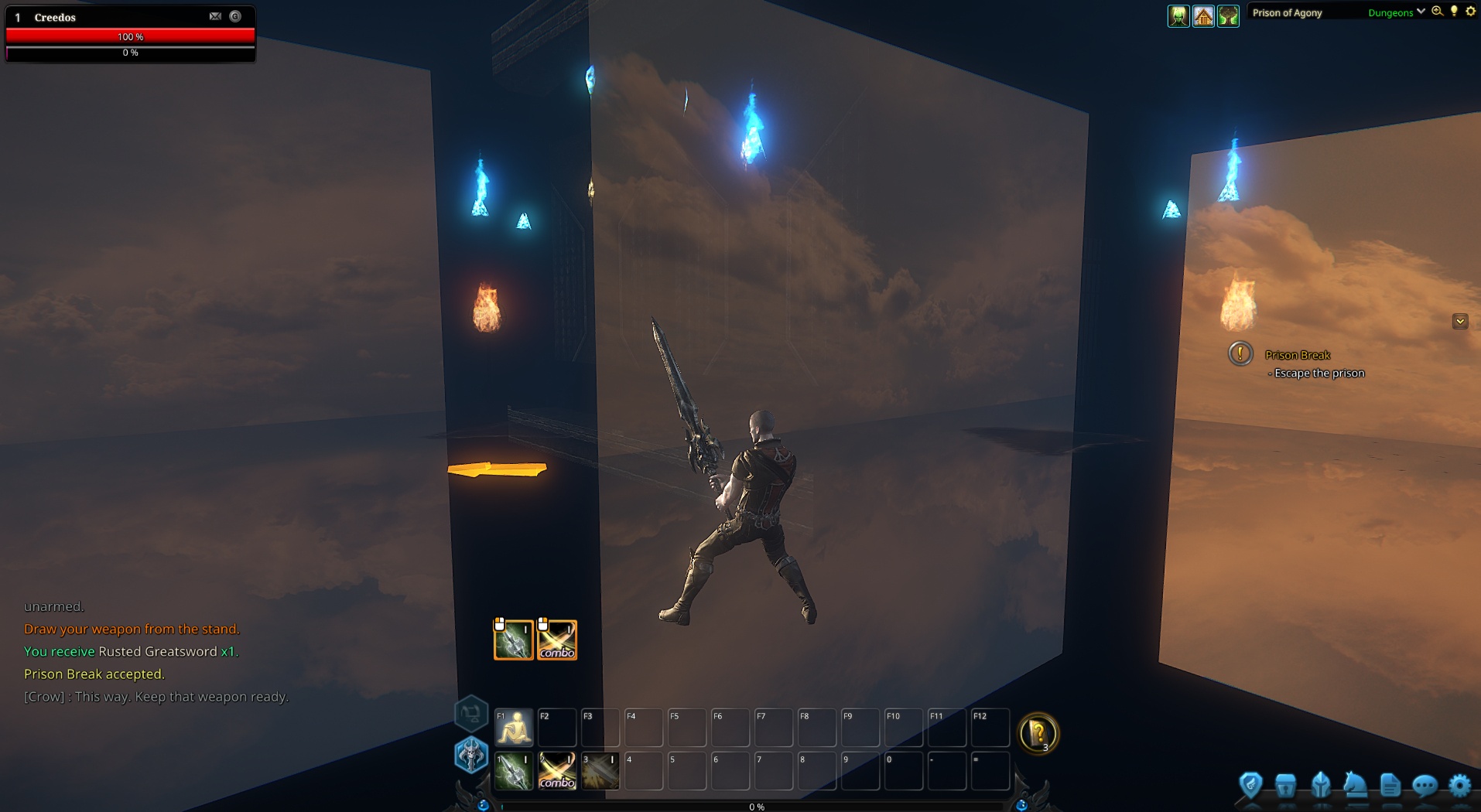
Task: Open the chat speech-bubble menu
Action: pyautogui.click(x=1425, y=786)
